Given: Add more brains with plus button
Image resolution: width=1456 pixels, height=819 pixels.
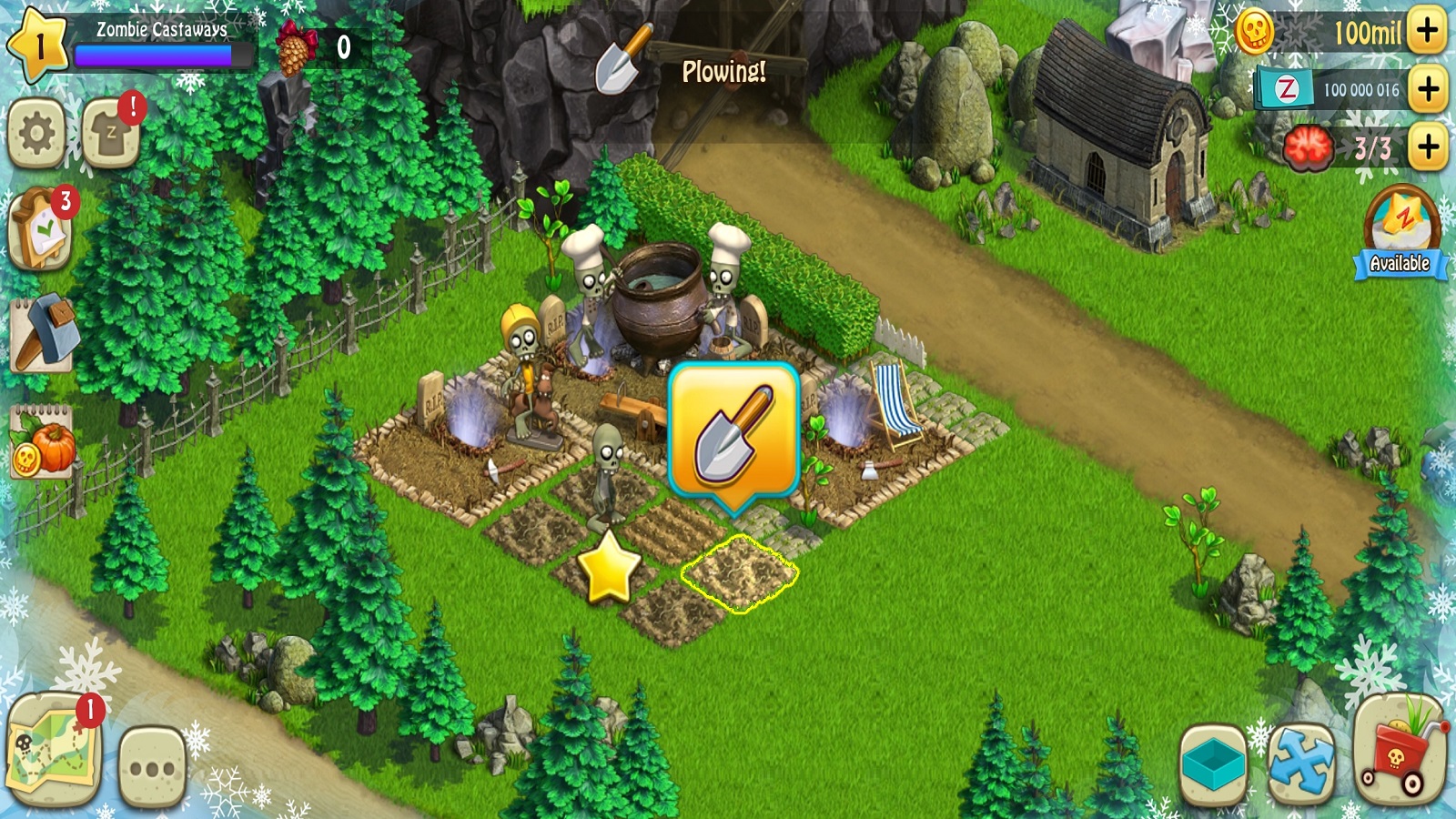Looking at the screenshot, I should [1427, 147].
